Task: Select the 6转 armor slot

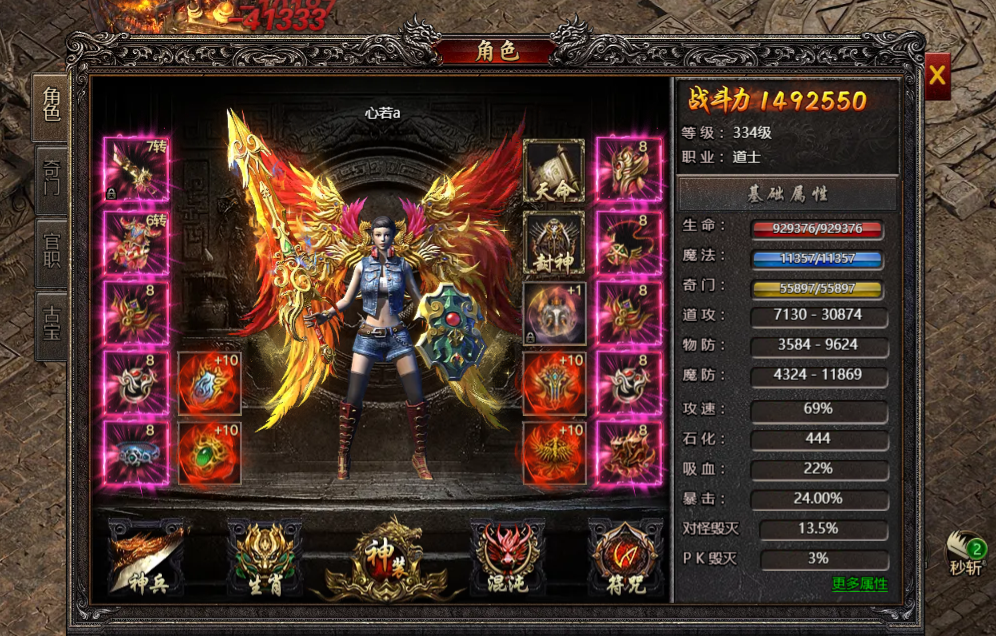Action: tap(137, 241)
